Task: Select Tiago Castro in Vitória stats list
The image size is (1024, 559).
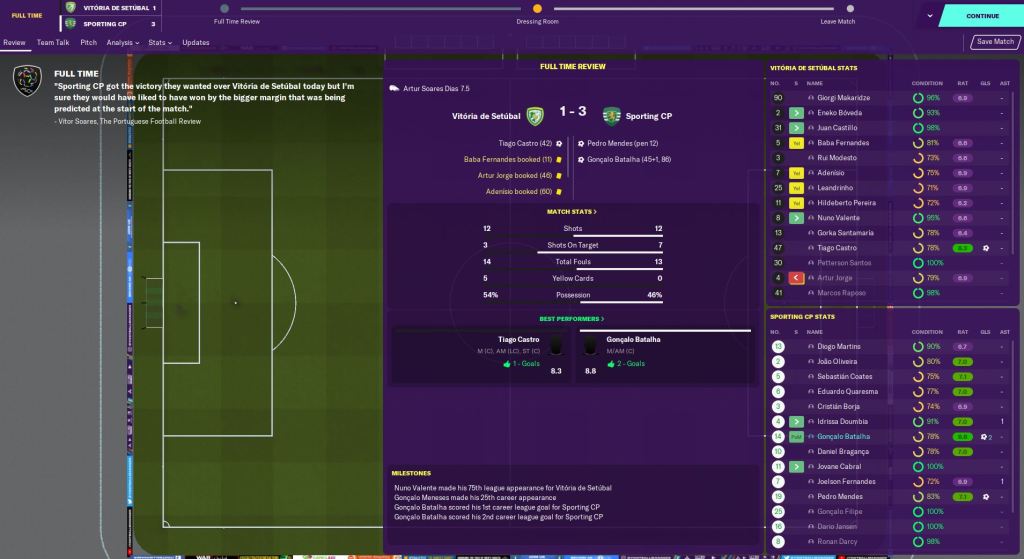Action: tap(838, 248)
